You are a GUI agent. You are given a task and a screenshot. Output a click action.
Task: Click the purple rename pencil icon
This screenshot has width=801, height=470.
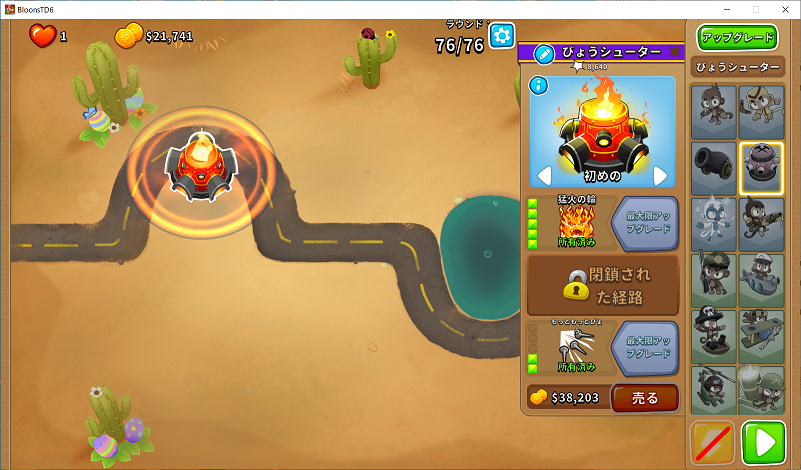point(544,53)
